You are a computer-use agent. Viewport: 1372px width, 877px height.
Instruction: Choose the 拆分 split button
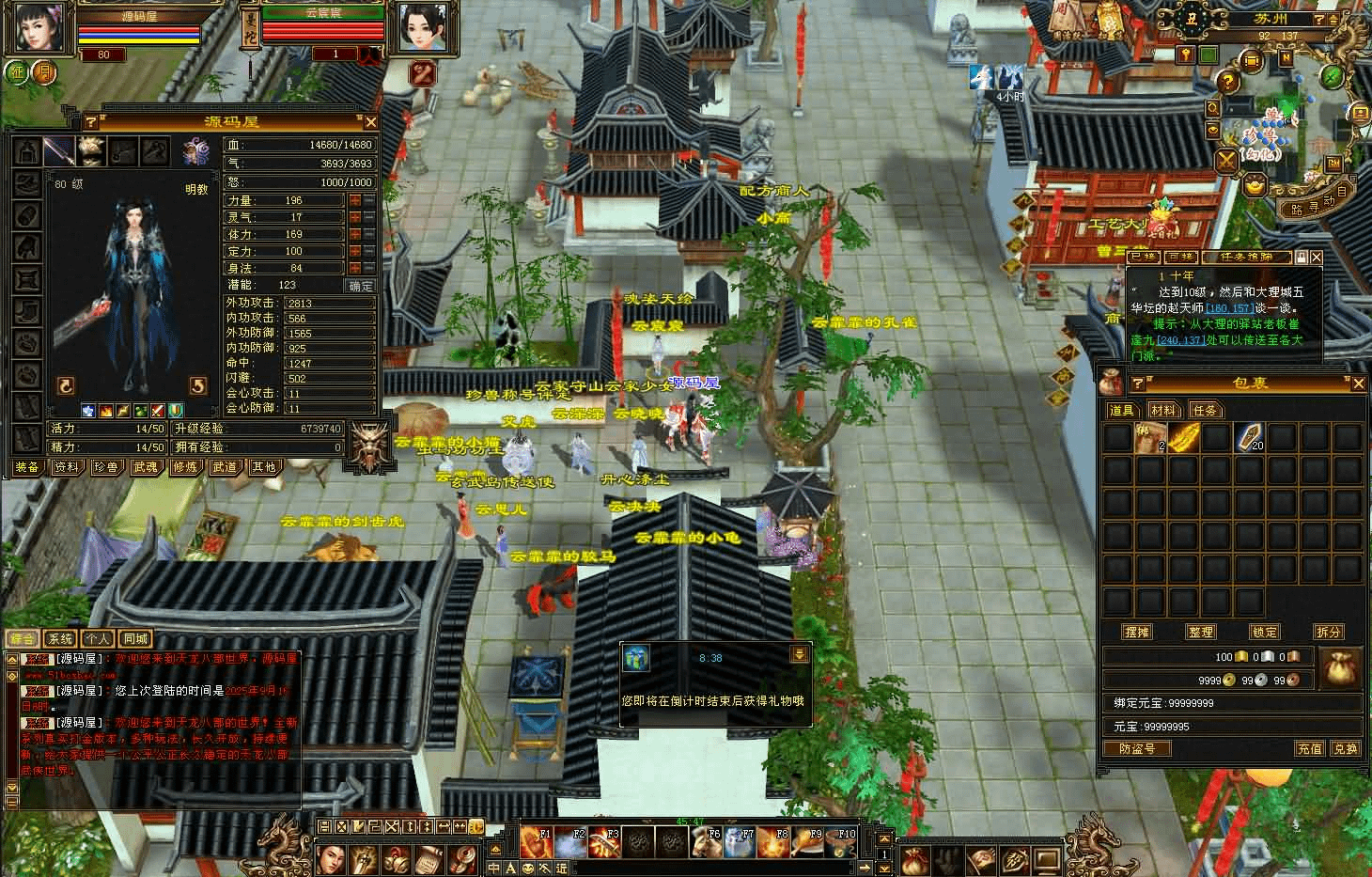click(1329, 632)
